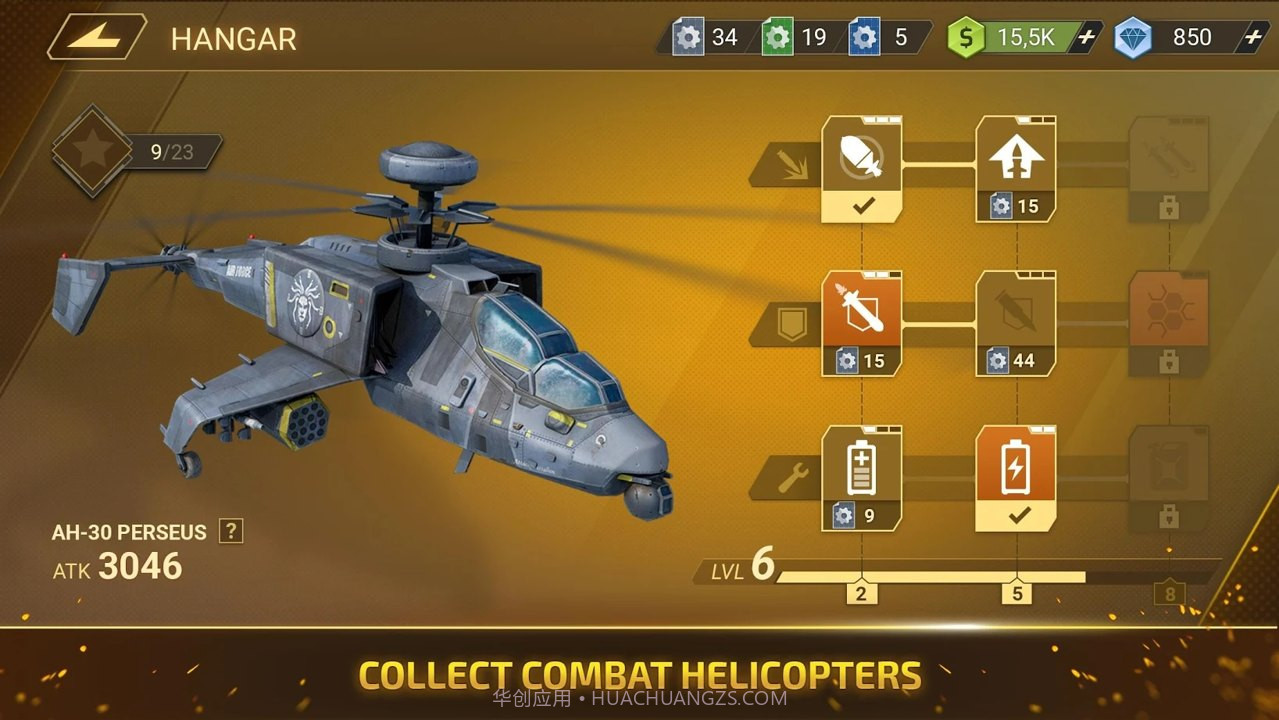
Task: Select the completed bomb upgrade tile
Action: pyautogui.click(x=861, y=168)
